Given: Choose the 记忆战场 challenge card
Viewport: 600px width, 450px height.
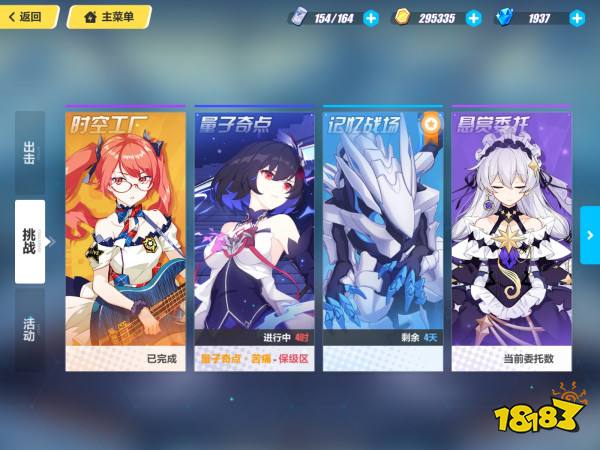Looking at the screenshot, I should pos(383,238).
